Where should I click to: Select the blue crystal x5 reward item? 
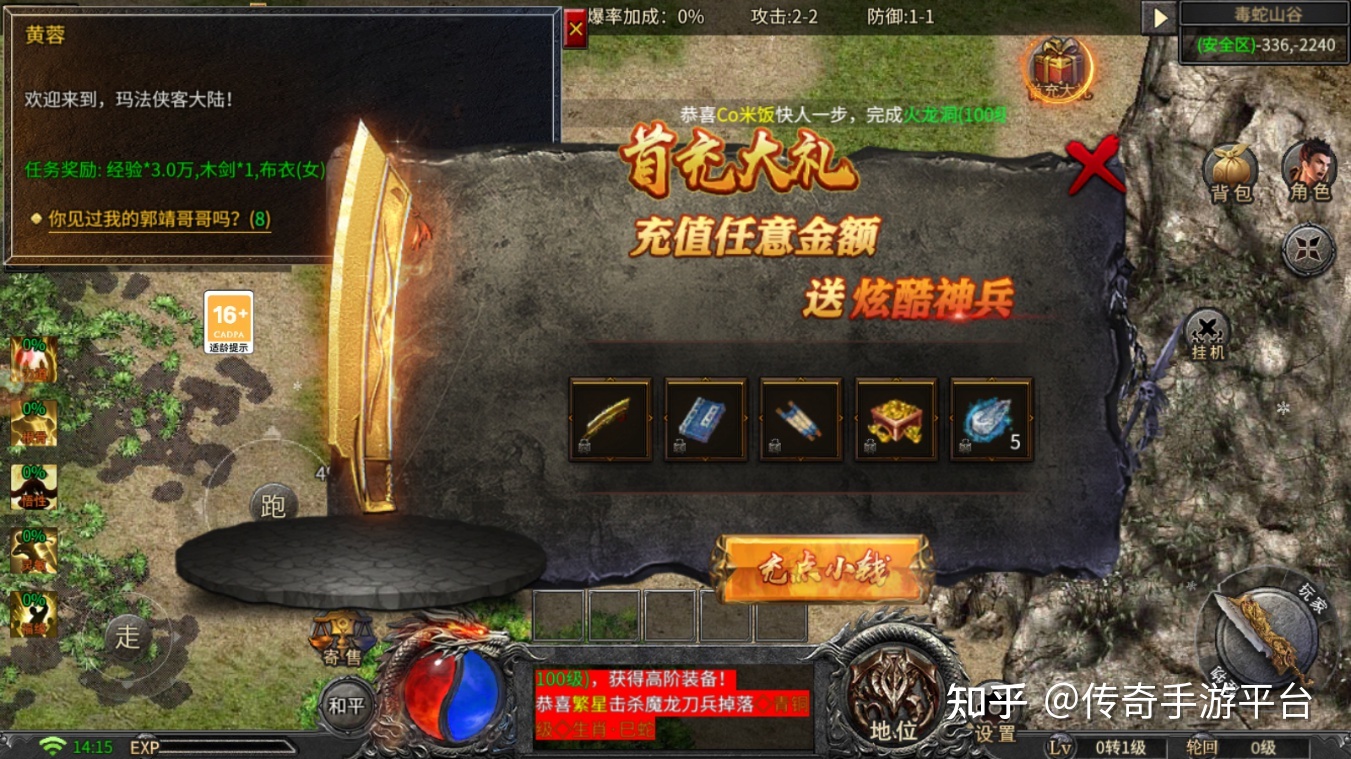tap(990, 418)
